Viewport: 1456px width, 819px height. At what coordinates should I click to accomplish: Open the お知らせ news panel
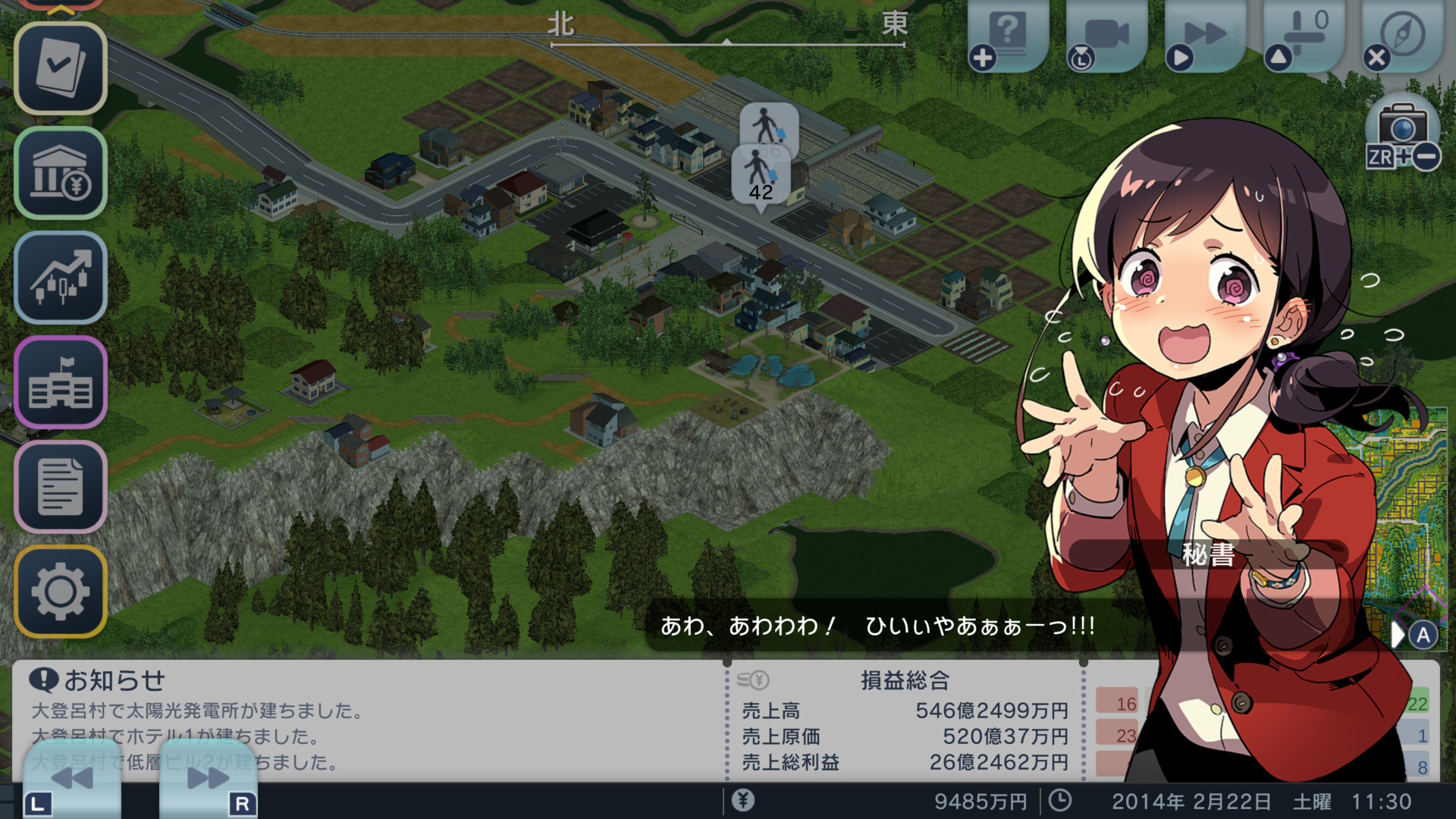point(114,681)
